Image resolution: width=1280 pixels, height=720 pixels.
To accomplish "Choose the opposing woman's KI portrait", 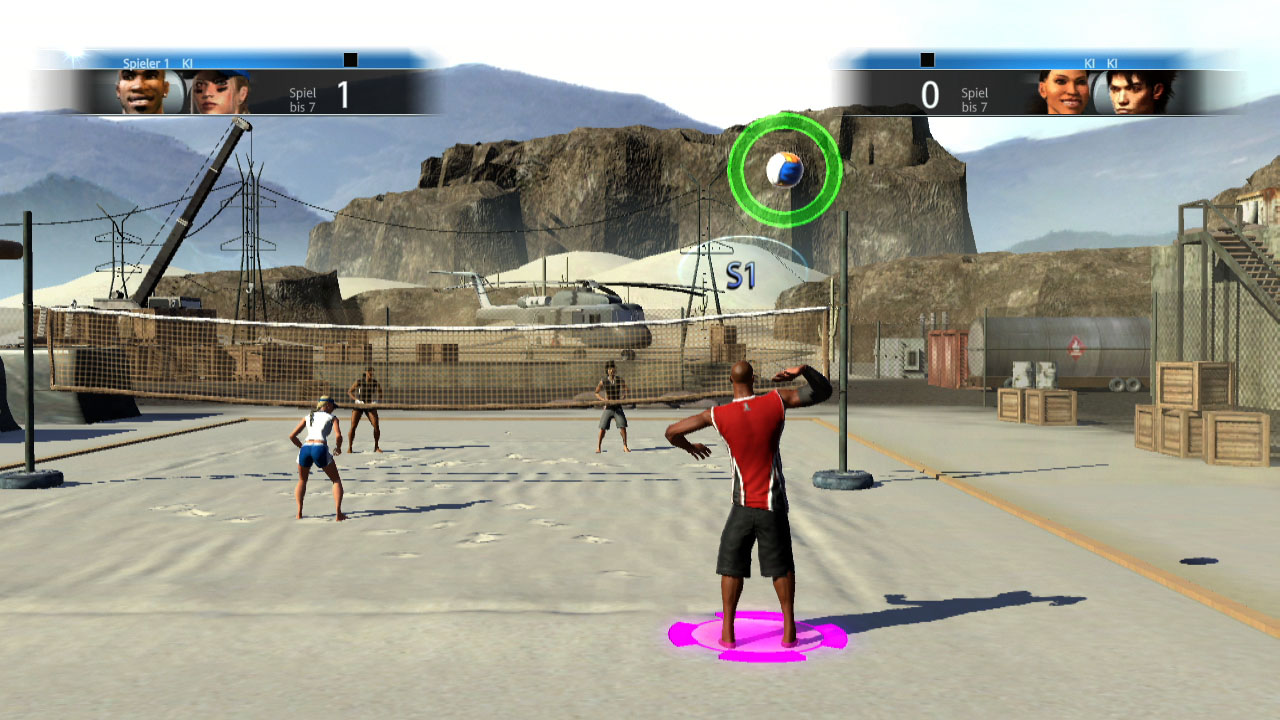I will coord(1065,93).
